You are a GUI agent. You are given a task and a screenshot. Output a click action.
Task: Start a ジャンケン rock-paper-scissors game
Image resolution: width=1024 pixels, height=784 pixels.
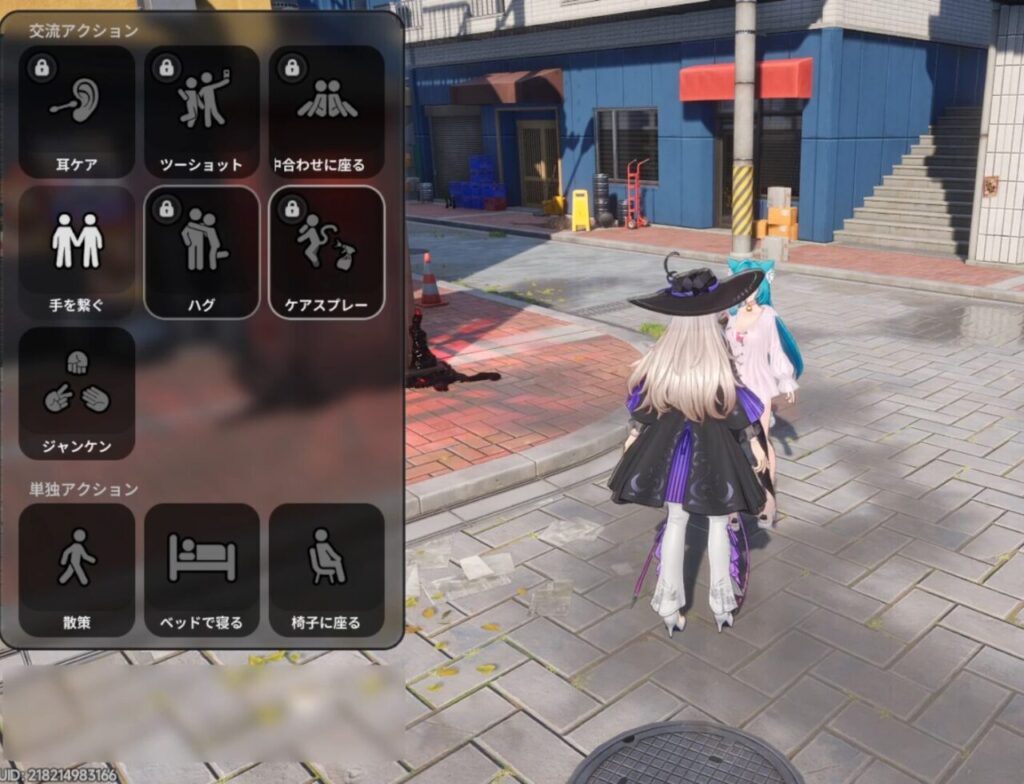(x=77, y=393)
